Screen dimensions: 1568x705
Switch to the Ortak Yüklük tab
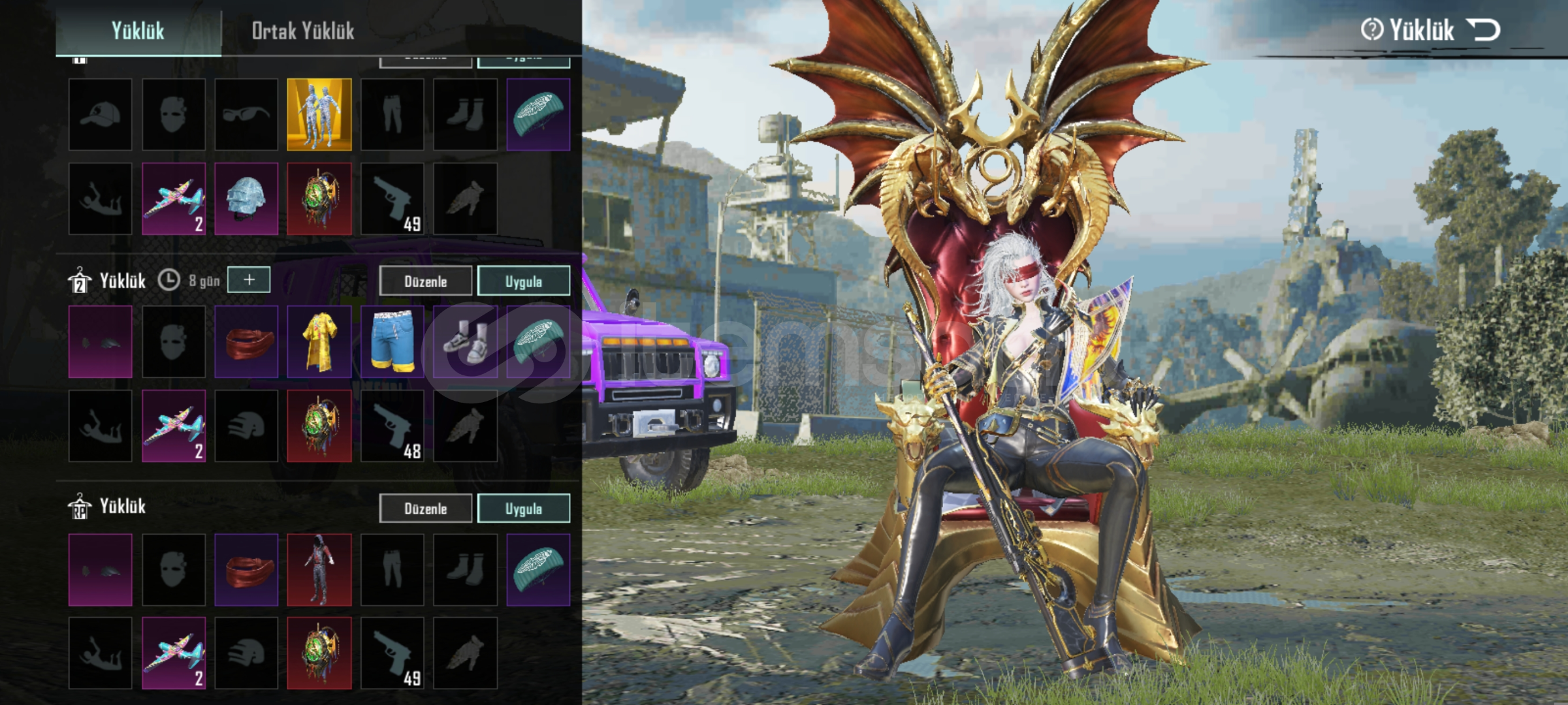pos(303,31)
